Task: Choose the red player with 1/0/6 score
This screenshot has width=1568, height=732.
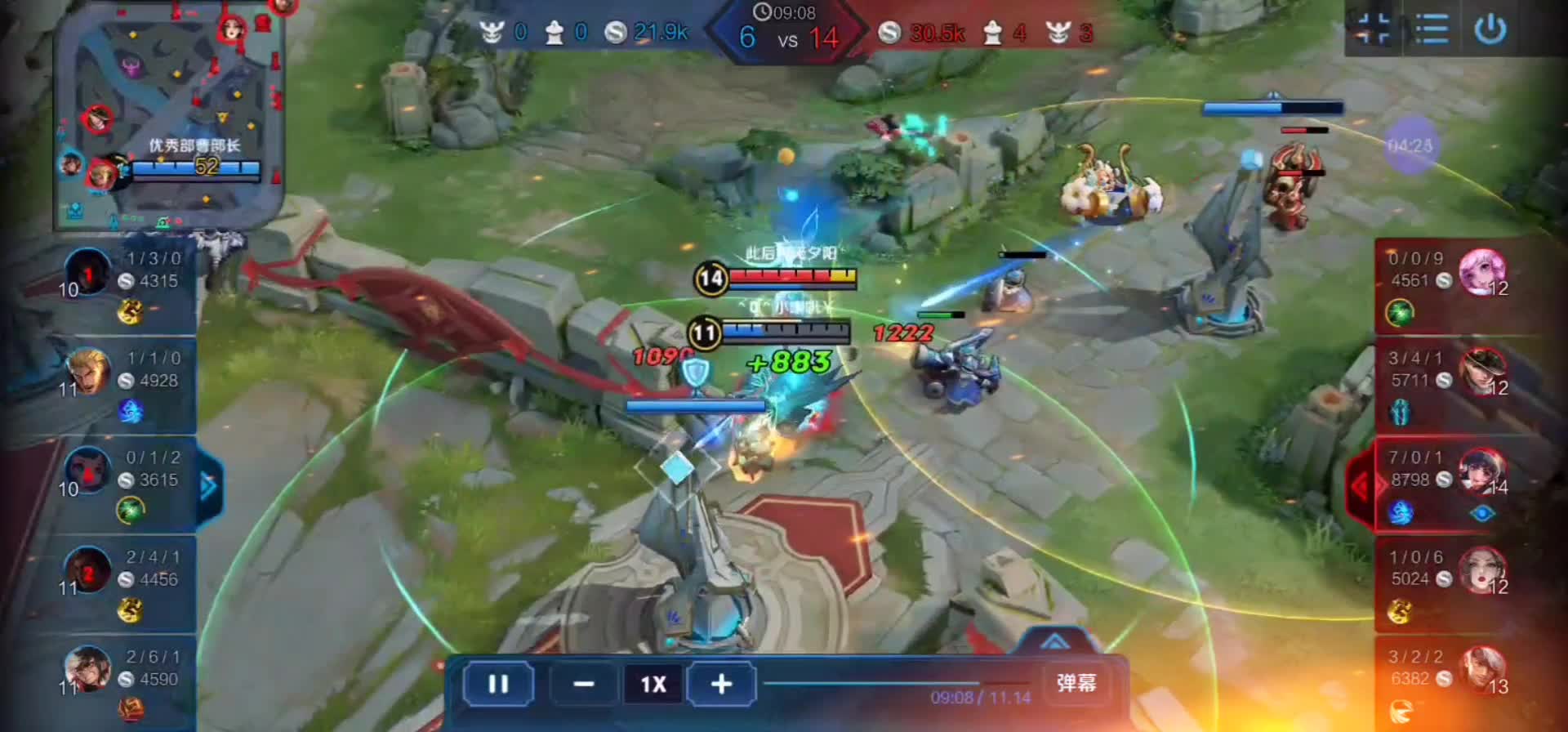Action: pyautogui.click(x=1481, y=570)
